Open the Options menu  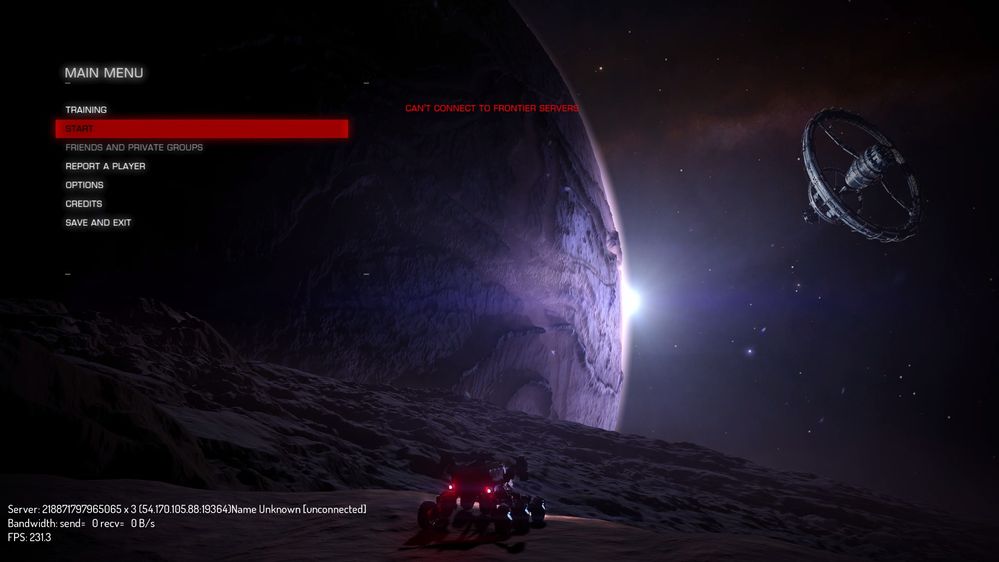(x=85, y=185)
